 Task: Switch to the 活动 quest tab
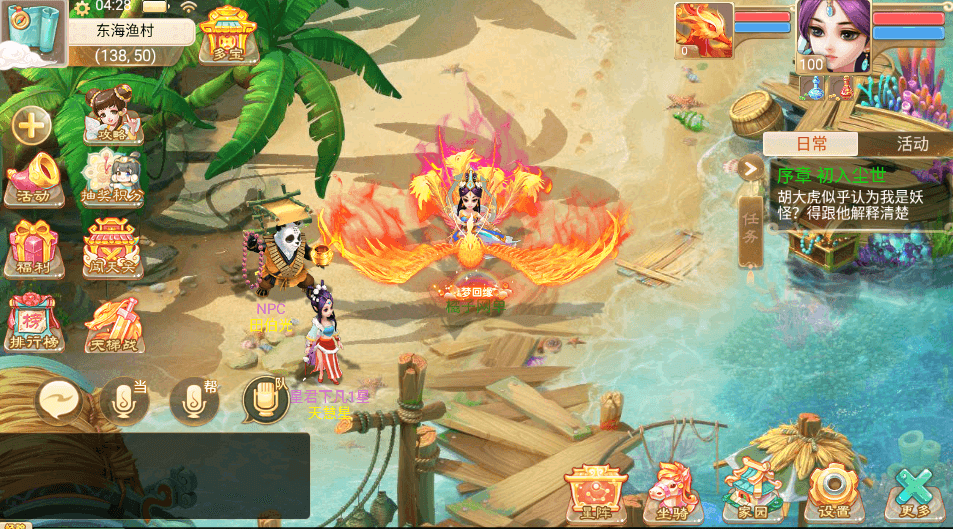point(911,144)
